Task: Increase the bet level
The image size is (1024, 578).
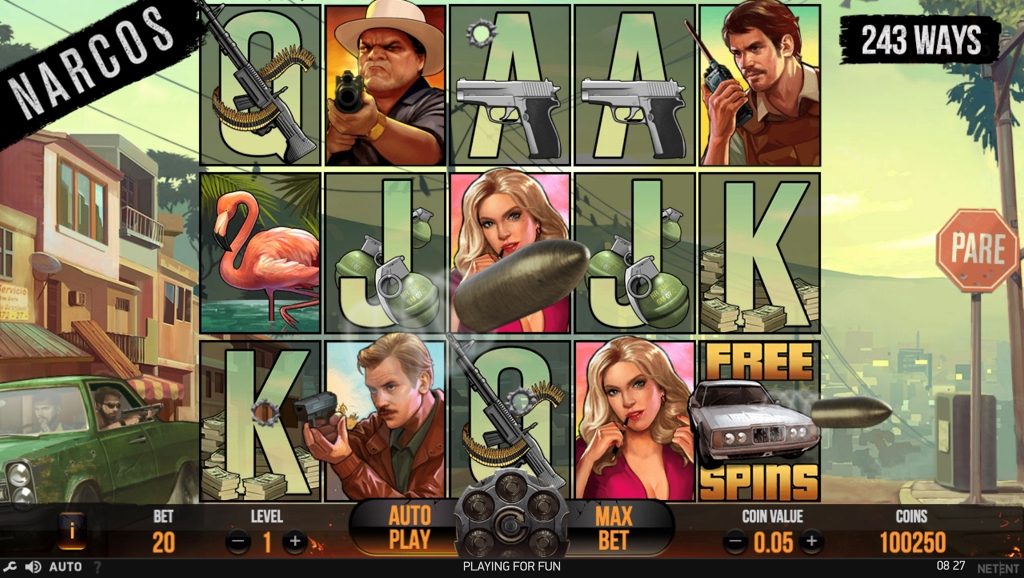Action: 295,542
